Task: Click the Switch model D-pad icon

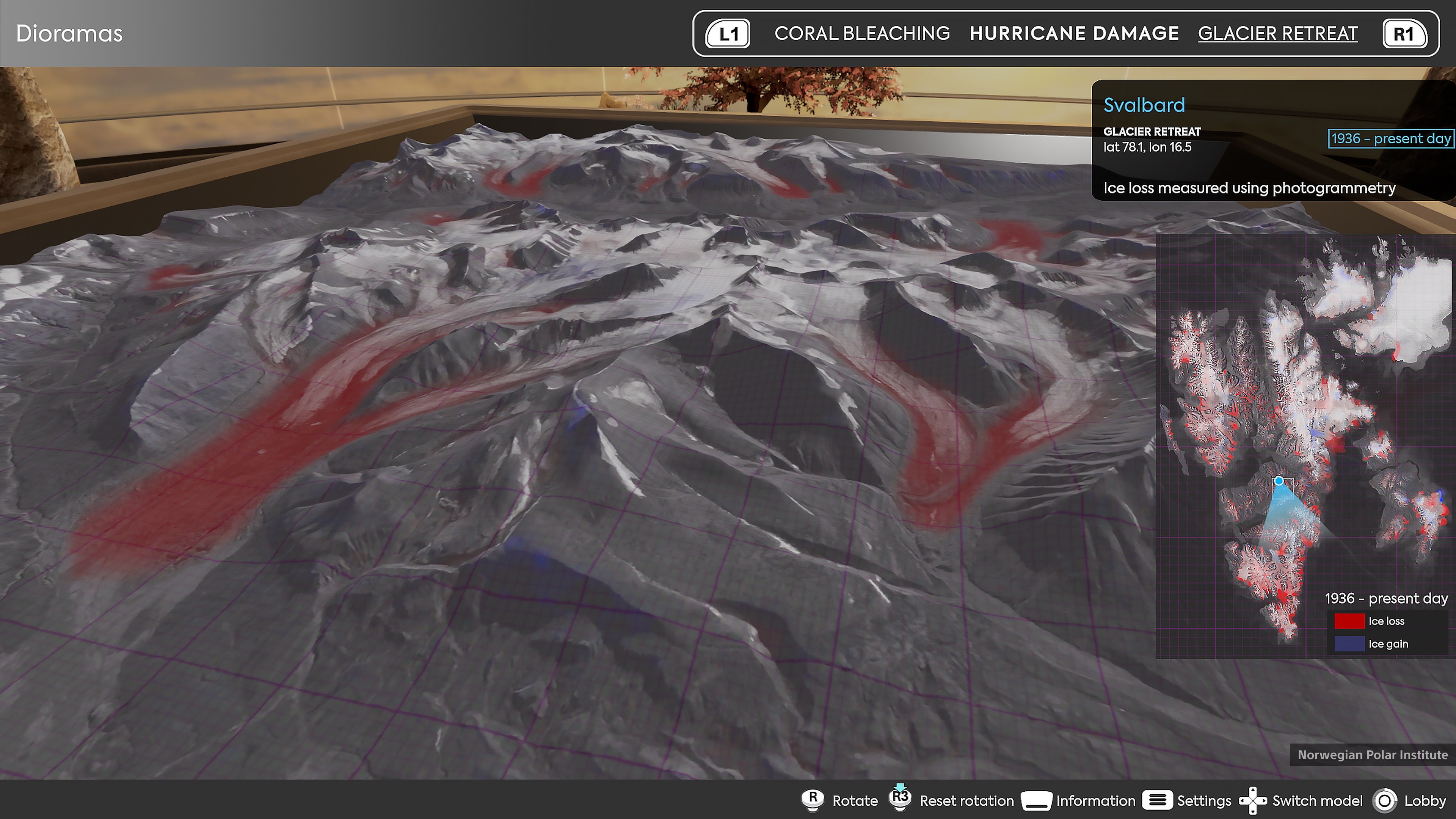Action: pos(1254,801)
